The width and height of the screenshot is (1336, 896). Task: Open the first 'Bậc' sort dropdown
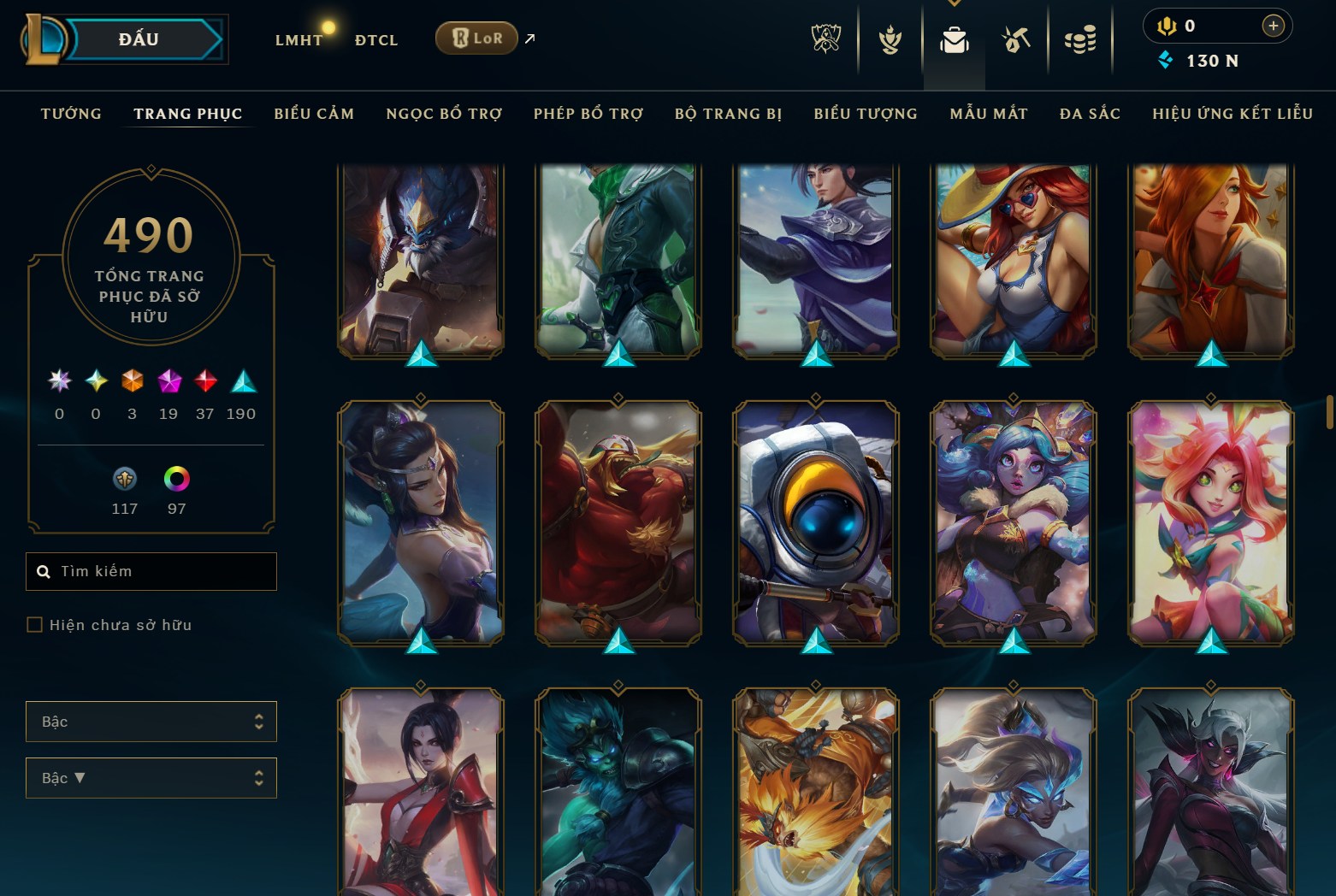[151, 721]
